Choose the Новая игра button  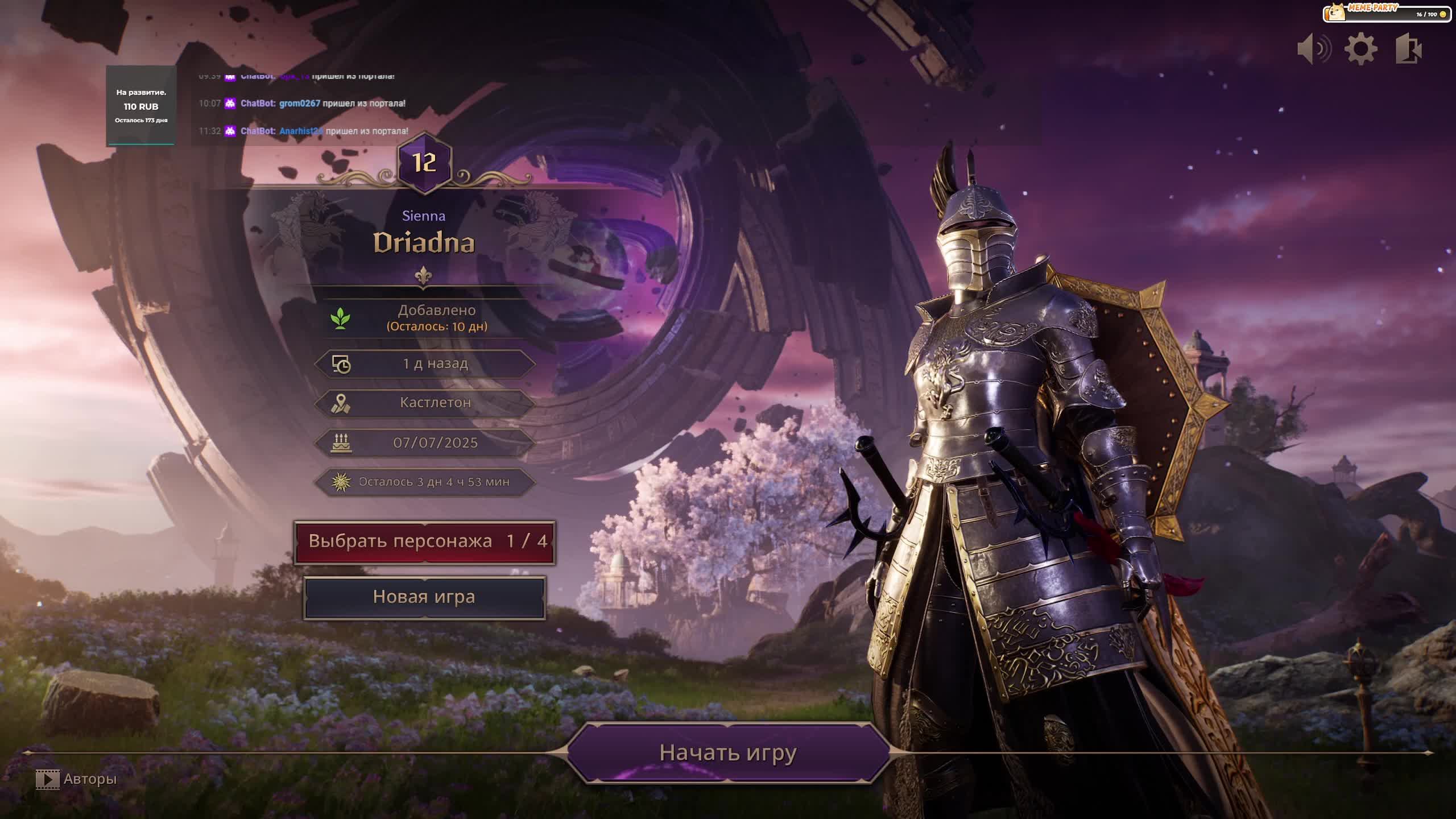coord(424,597)
